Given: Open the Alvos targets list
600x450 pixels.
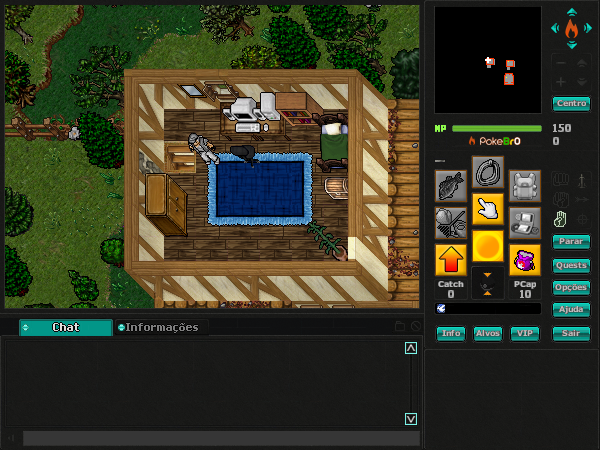Looking at the screenshot, I should pyautogui.click(x=488, y=334).
